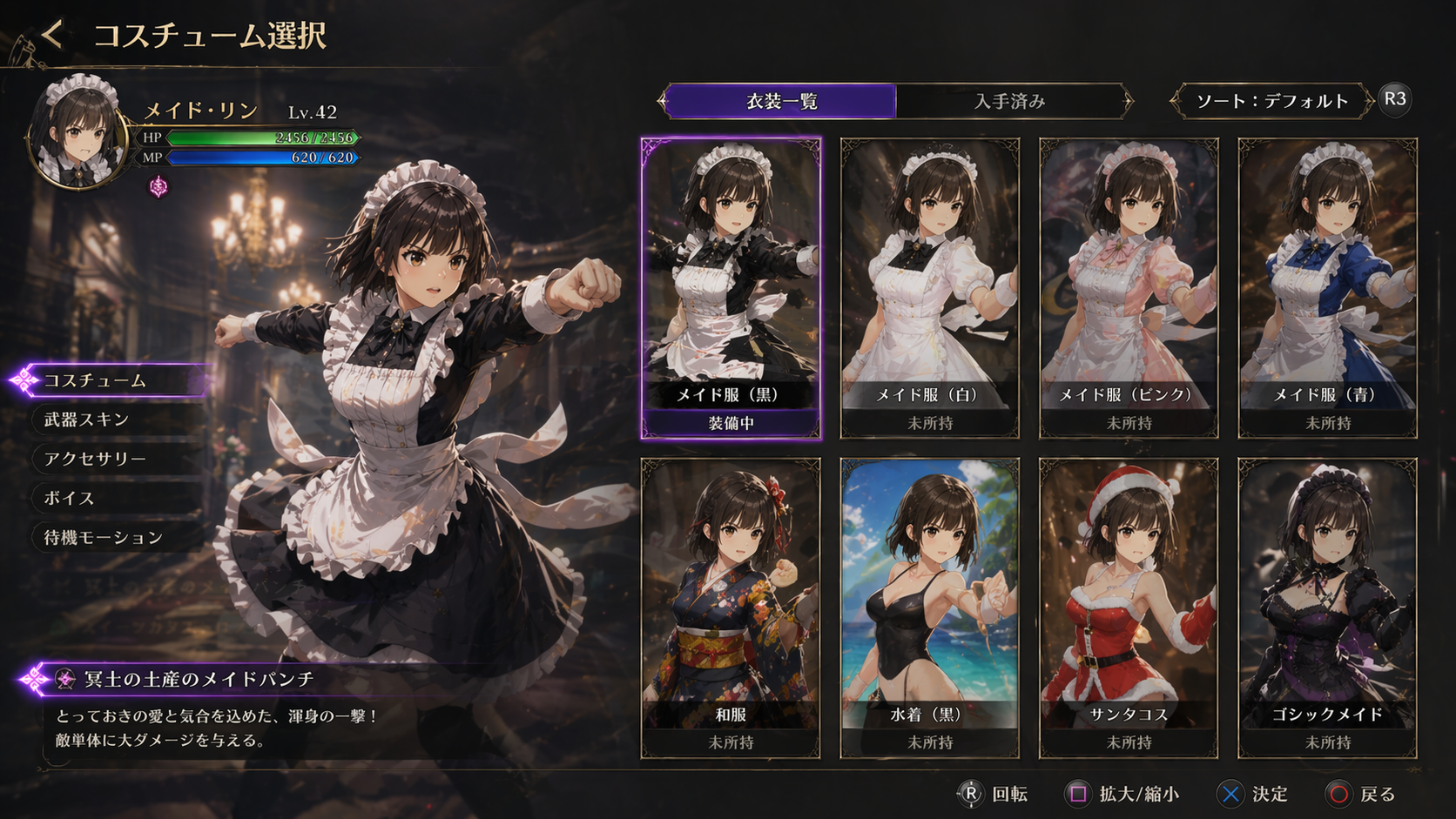Image resolution: width=1456 pixels, height=819 pixels.
Task: Open the 待機モーション menu entry
Action: pyautogui.click(x=113, y=537)
